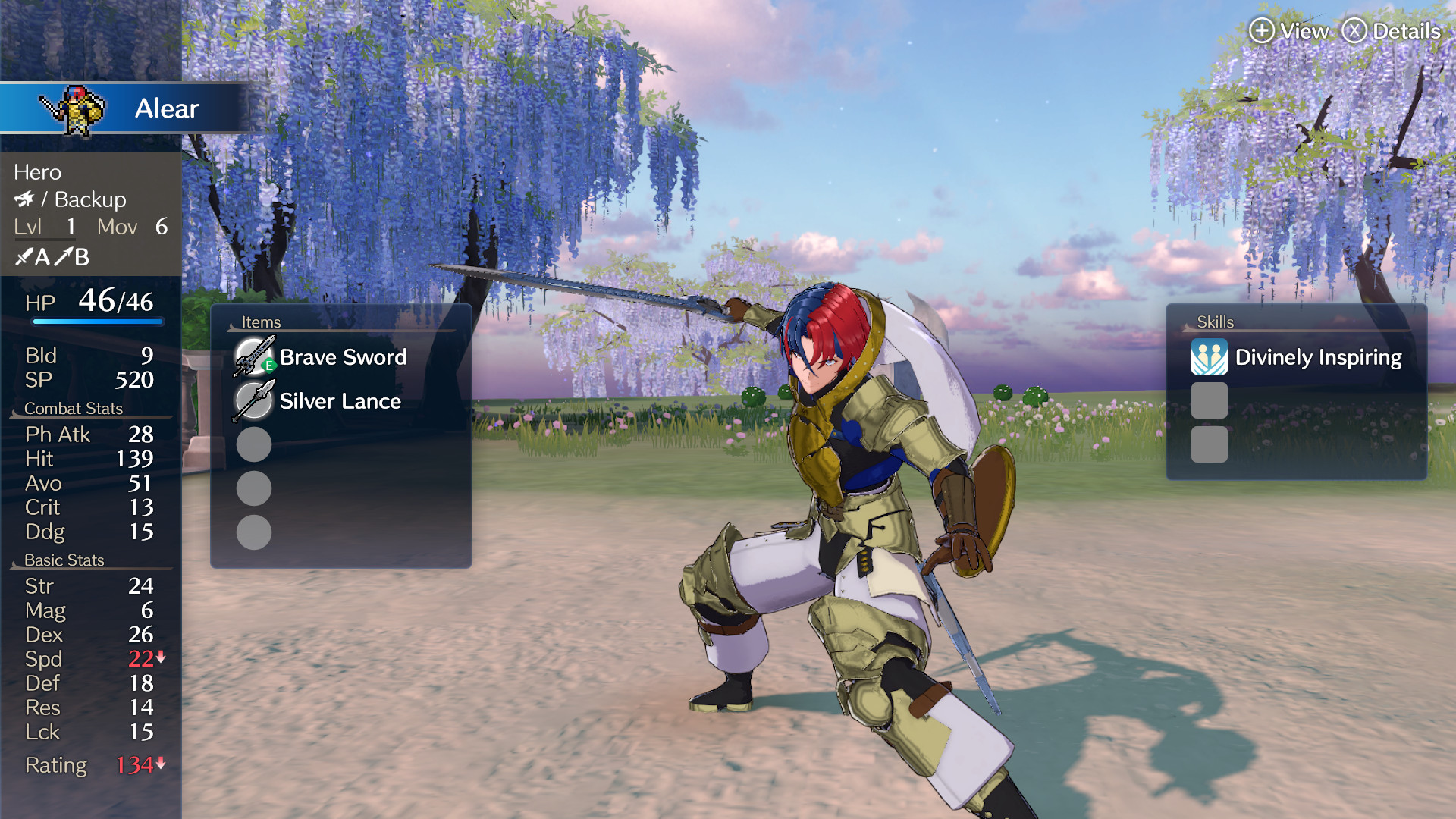Image resolution: width=1456 pixels, height=819 pixels.
Task: Switch to the Details view with X
Action: click(x=1357, y=32)
